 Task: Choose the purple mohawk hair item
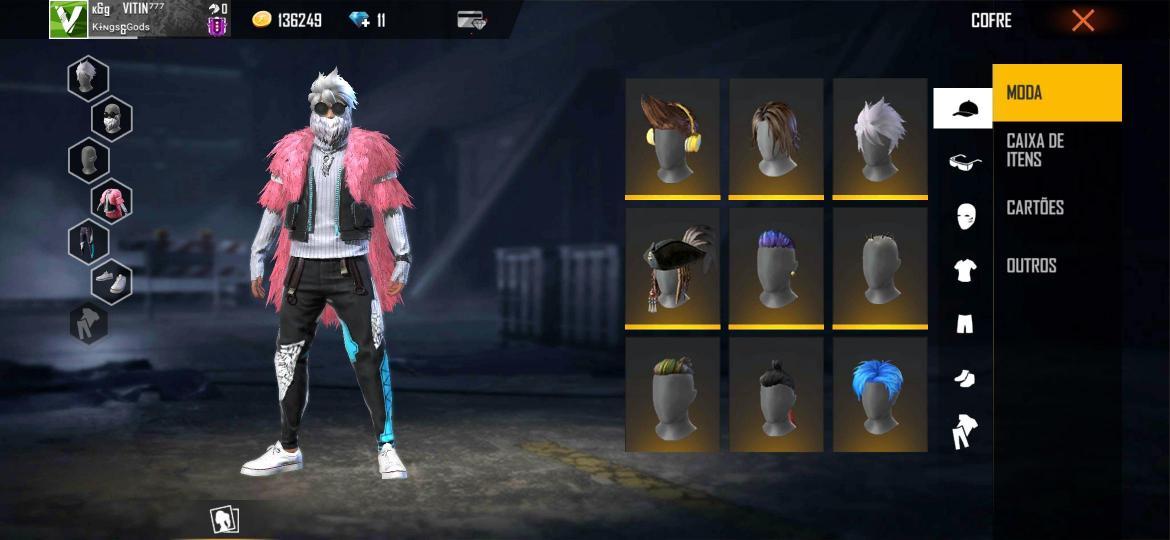coord(776,267)
